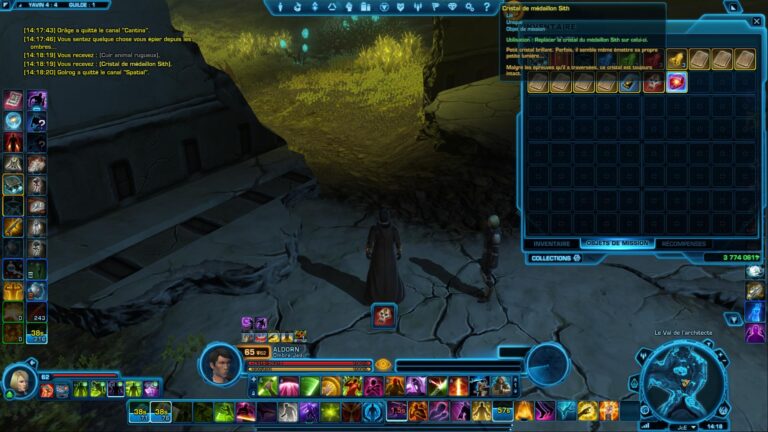Use the temporary mission ability icon above the portrait

tap(384, 315)
